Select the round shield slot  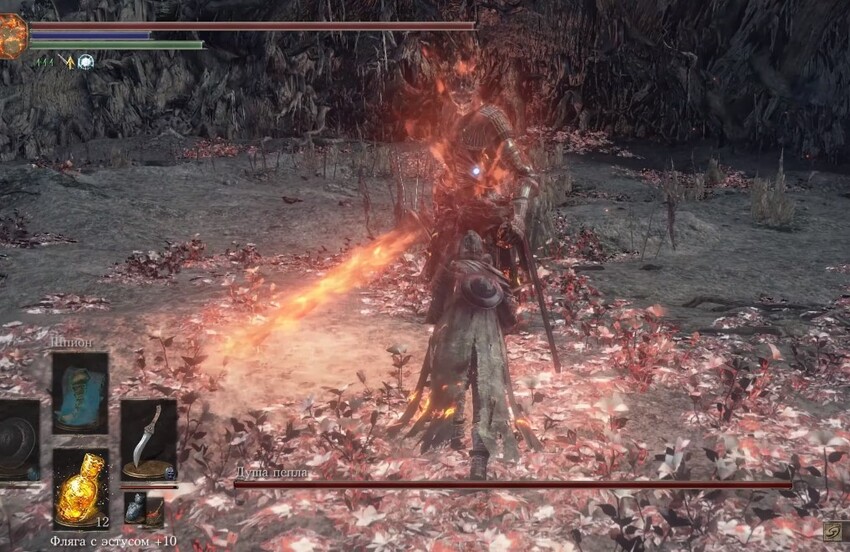pyautogui.click(x=17, y=440)
